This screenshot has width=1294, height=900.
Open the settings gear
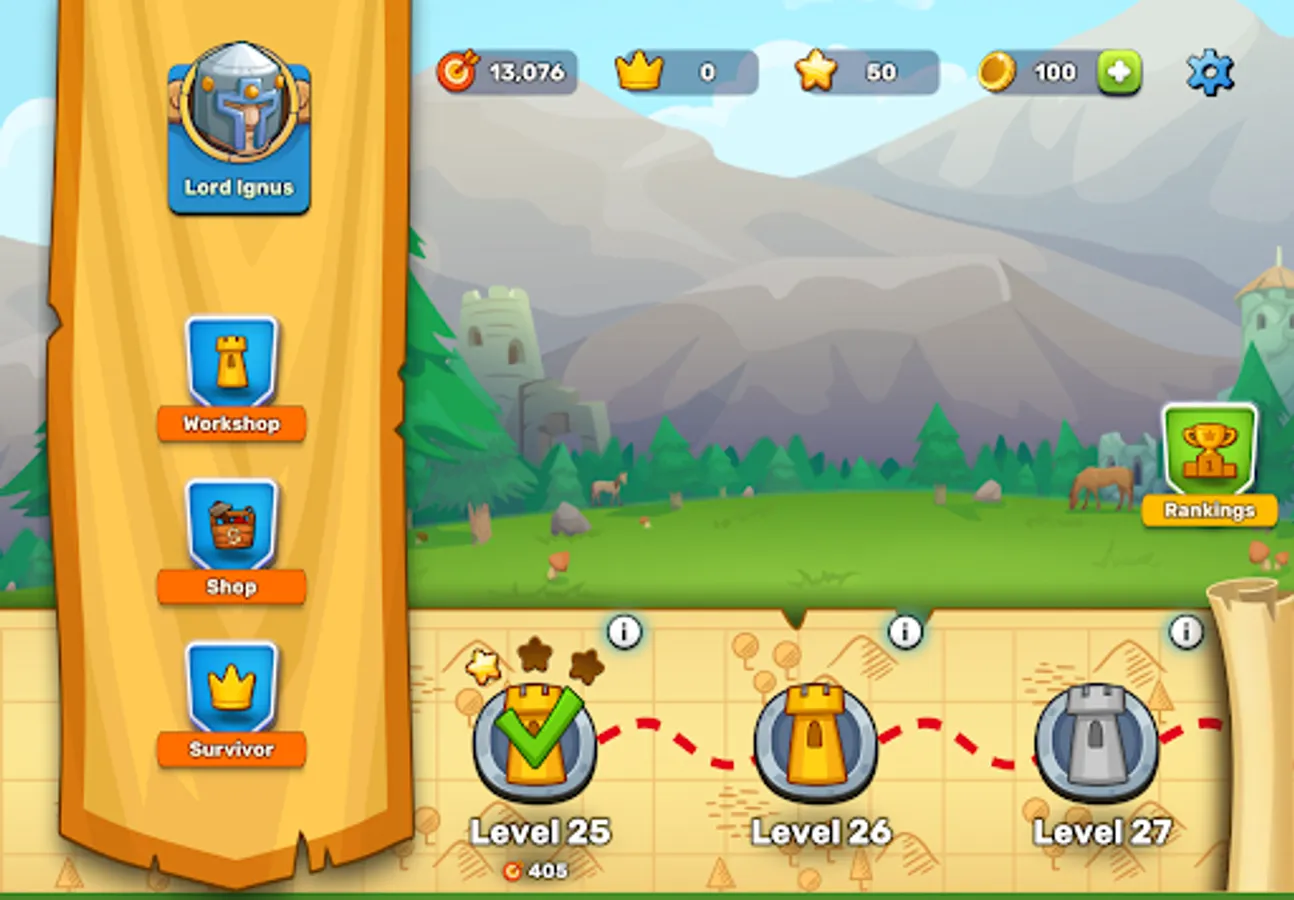1212,71
